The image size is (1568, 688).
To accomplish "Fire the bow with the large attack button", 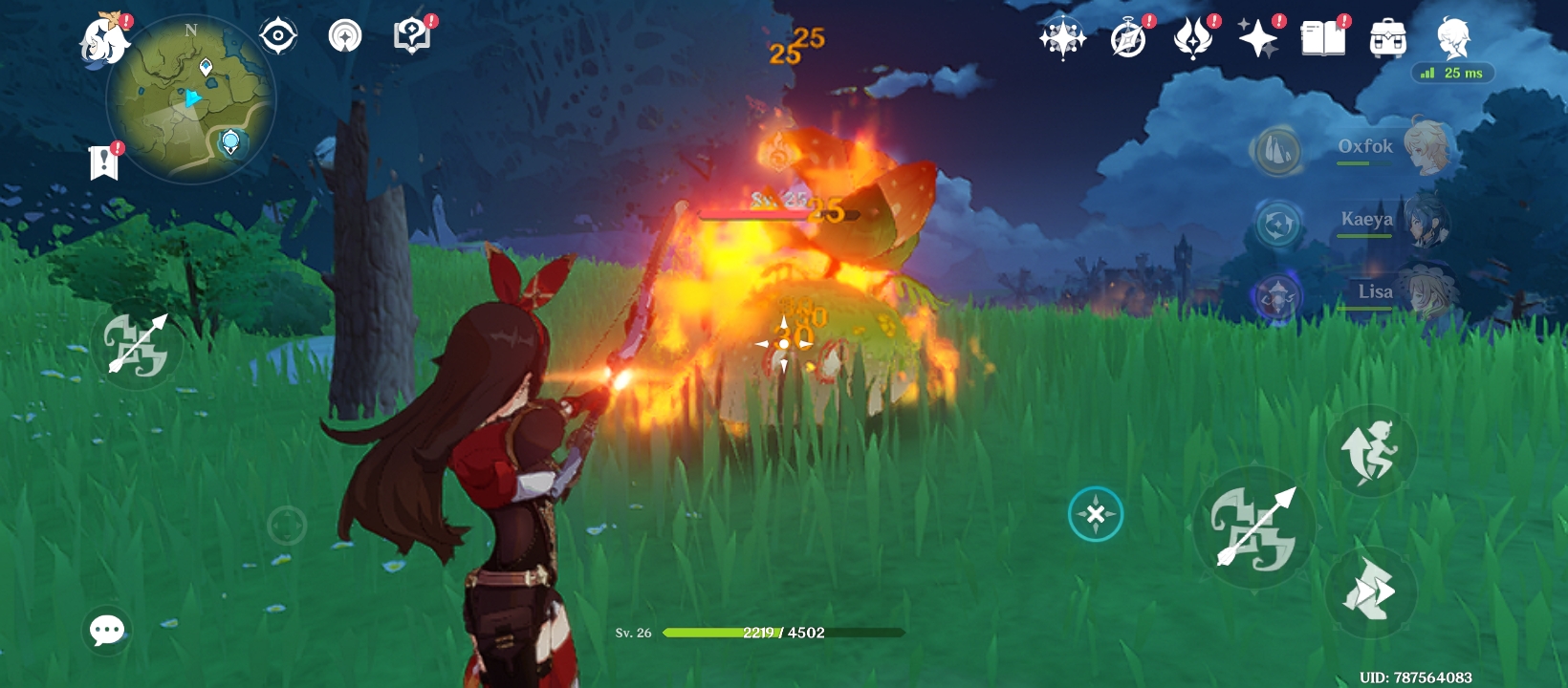I will pos(1254,527).
